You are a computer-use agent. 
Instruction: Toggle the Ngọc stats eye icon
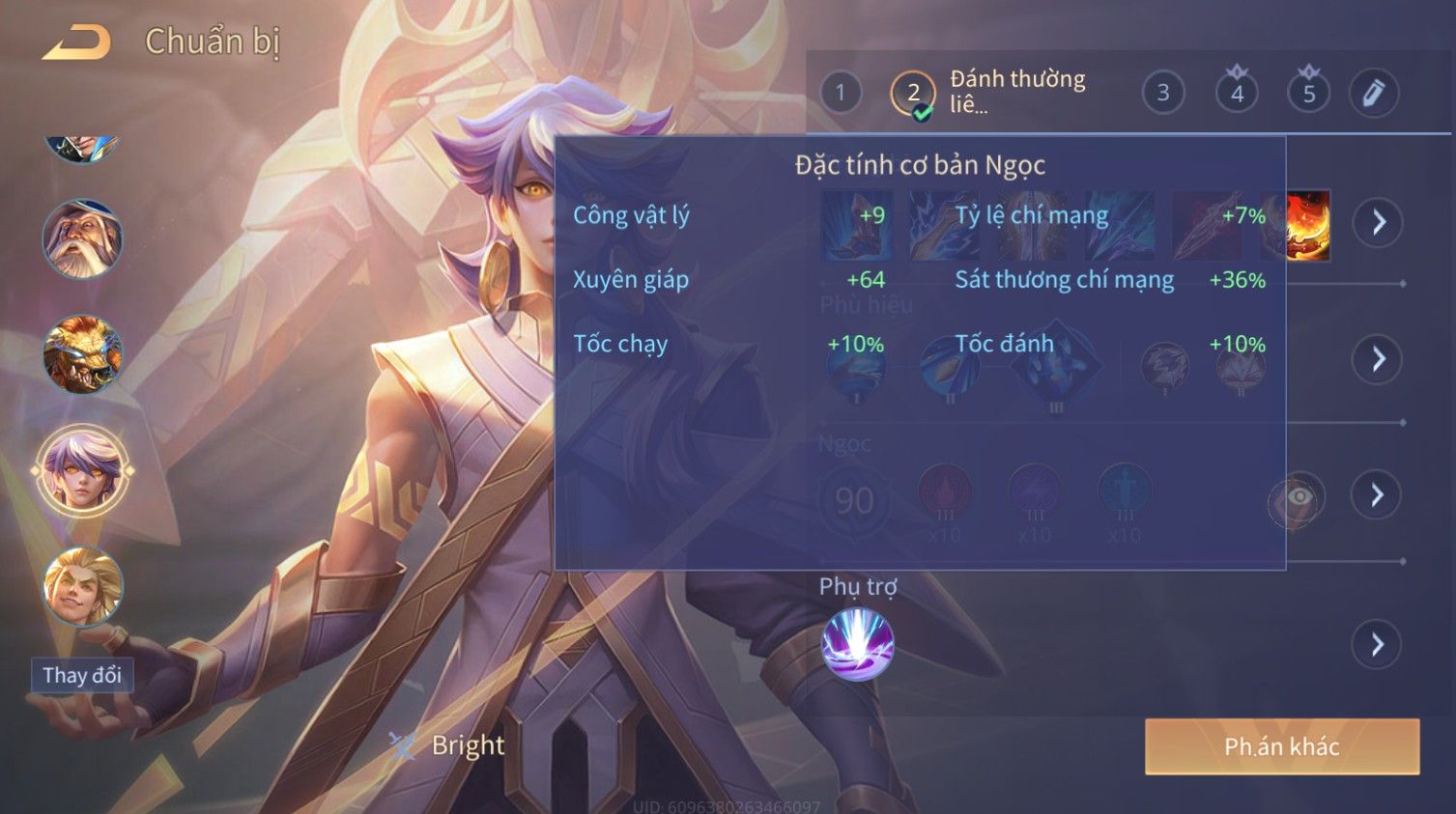click(1299, 497)
